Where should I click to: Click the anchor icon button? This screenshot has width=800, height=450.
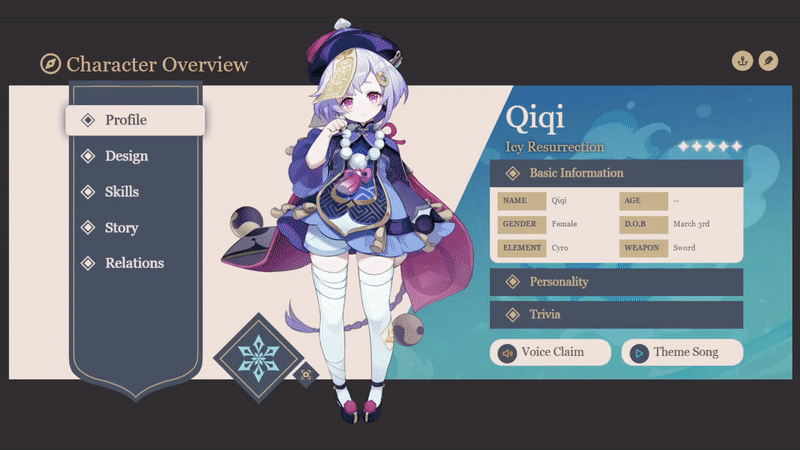[x=742, y=61]
